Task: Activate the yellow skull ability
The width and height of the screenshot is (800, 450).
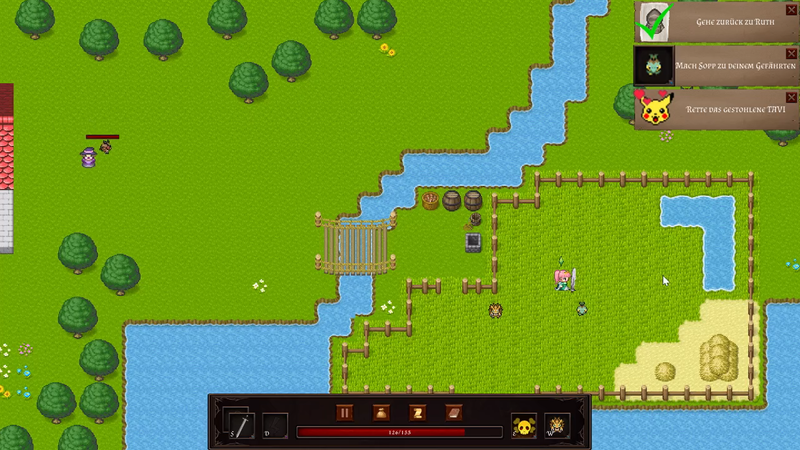Action: pos(523,425)
